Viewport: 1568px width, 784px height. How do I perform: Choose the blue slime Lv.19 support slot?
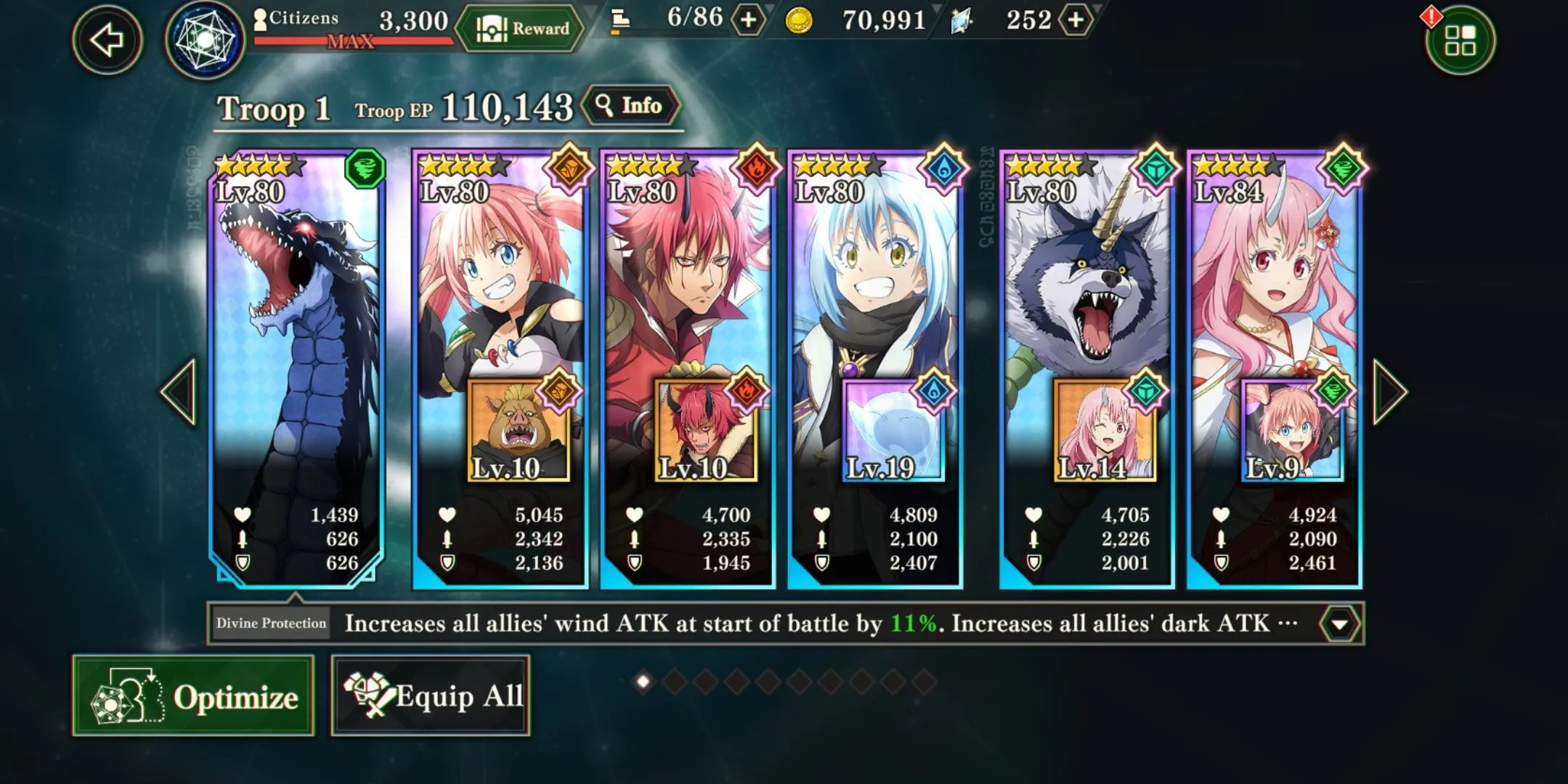click(893, 430)
